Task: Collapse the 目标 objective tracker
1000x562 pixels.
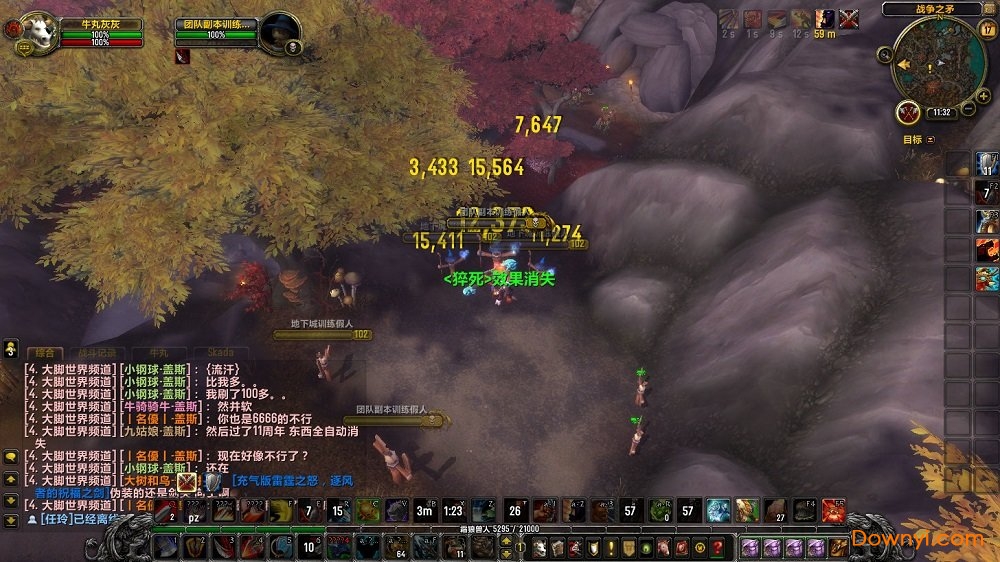Action: pos(931,140)
